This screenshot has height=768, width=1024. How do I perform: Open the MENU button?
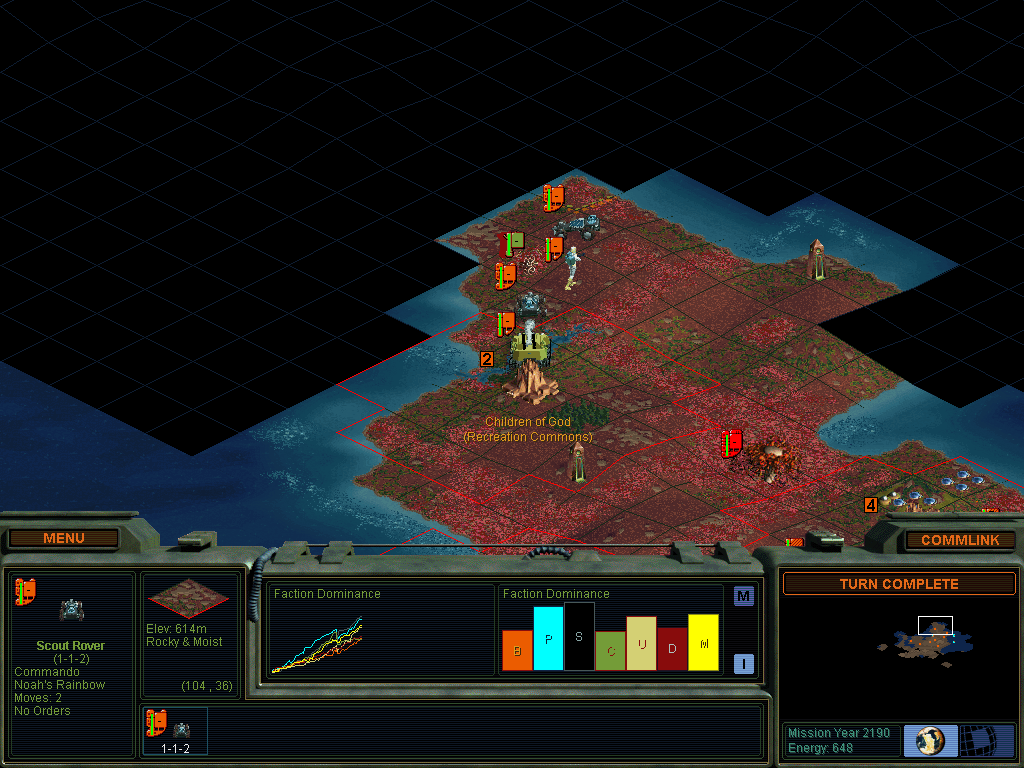point(64,538)
